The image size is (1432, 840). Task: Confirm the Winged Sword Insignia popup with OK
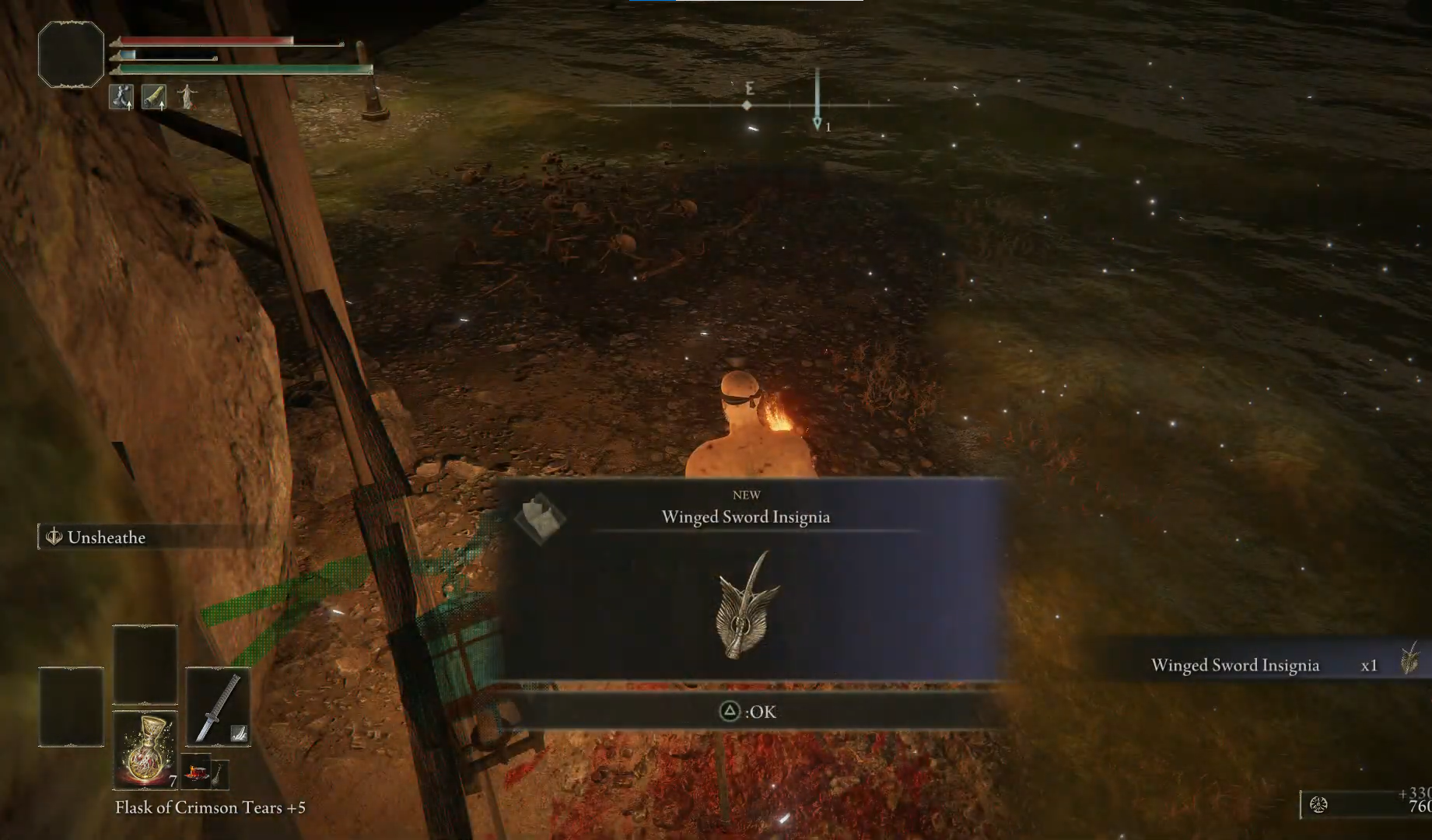coord(748,712)
